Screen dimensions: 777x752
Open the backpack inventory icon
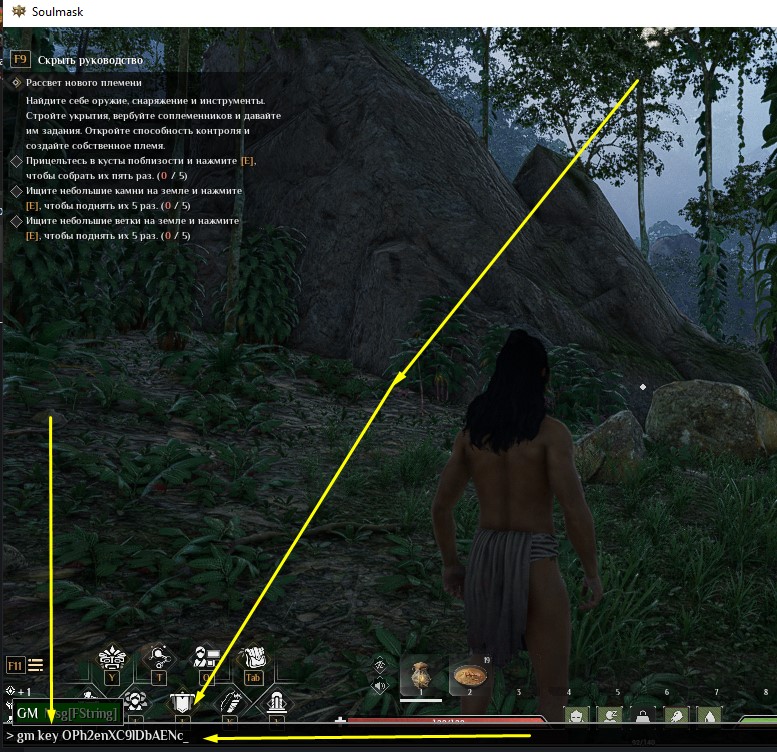point(252,658)
